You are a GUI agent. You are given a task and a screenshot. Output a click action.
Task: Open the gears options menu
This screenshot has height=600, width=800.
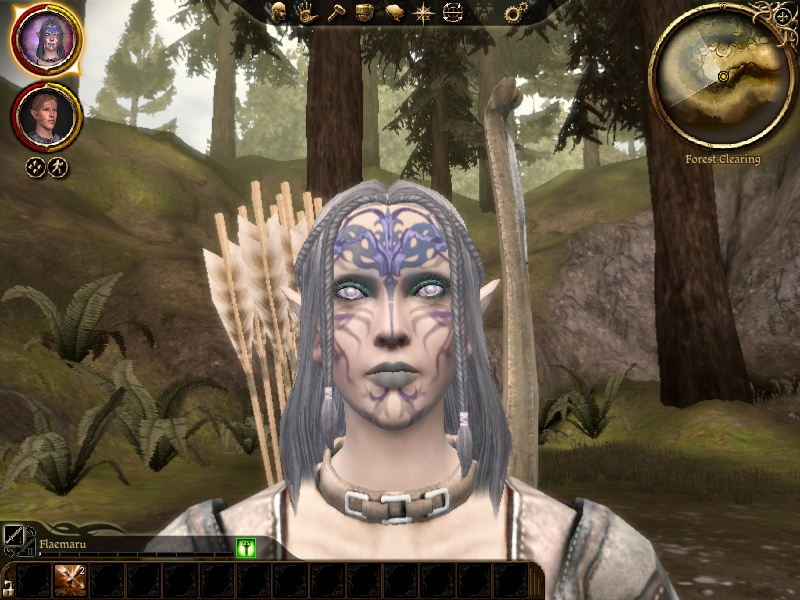(515, 13)
